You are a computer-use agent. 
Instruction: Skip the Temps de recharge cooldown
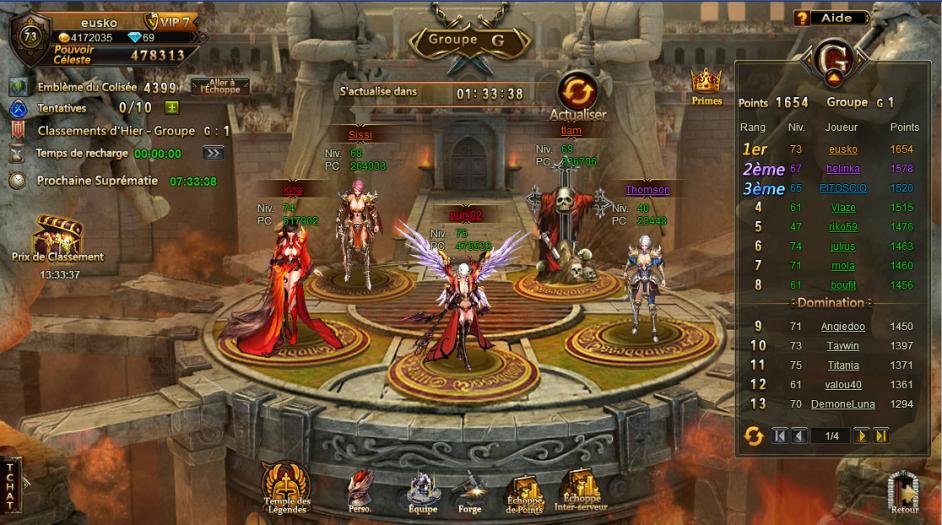212,153
